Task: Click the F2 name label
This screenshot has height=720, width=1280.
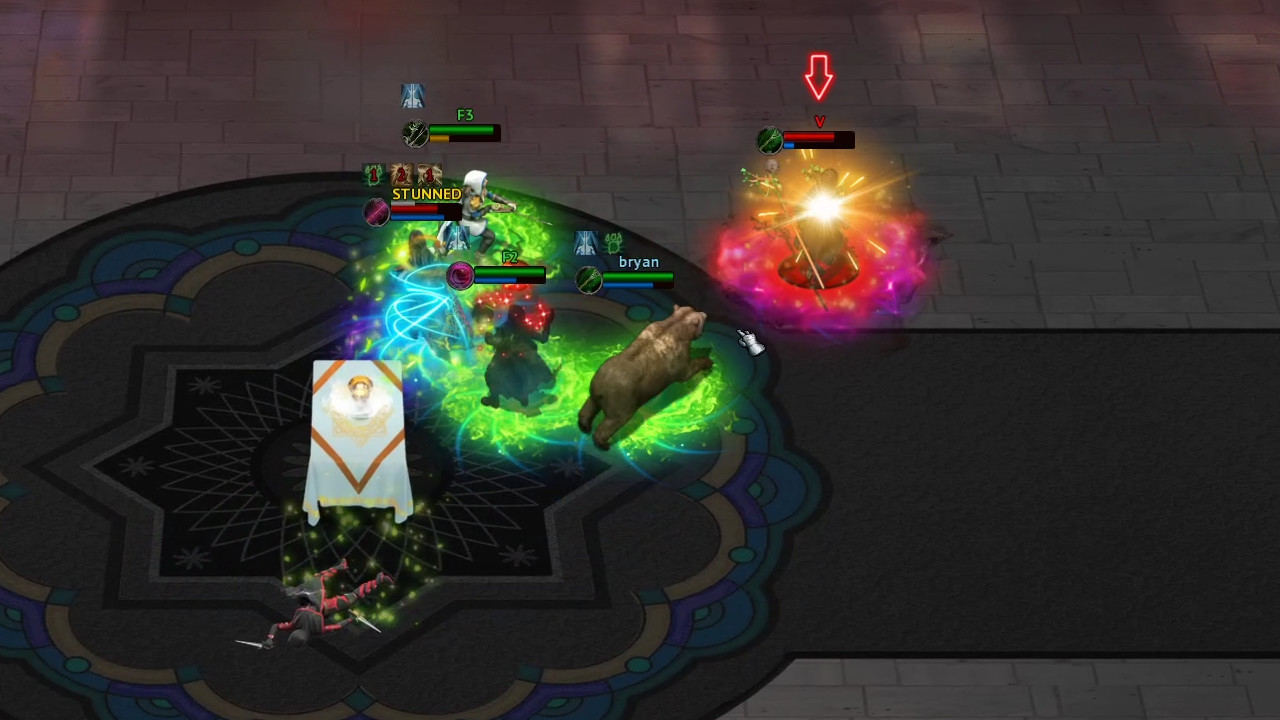Action: coord(508,257)
